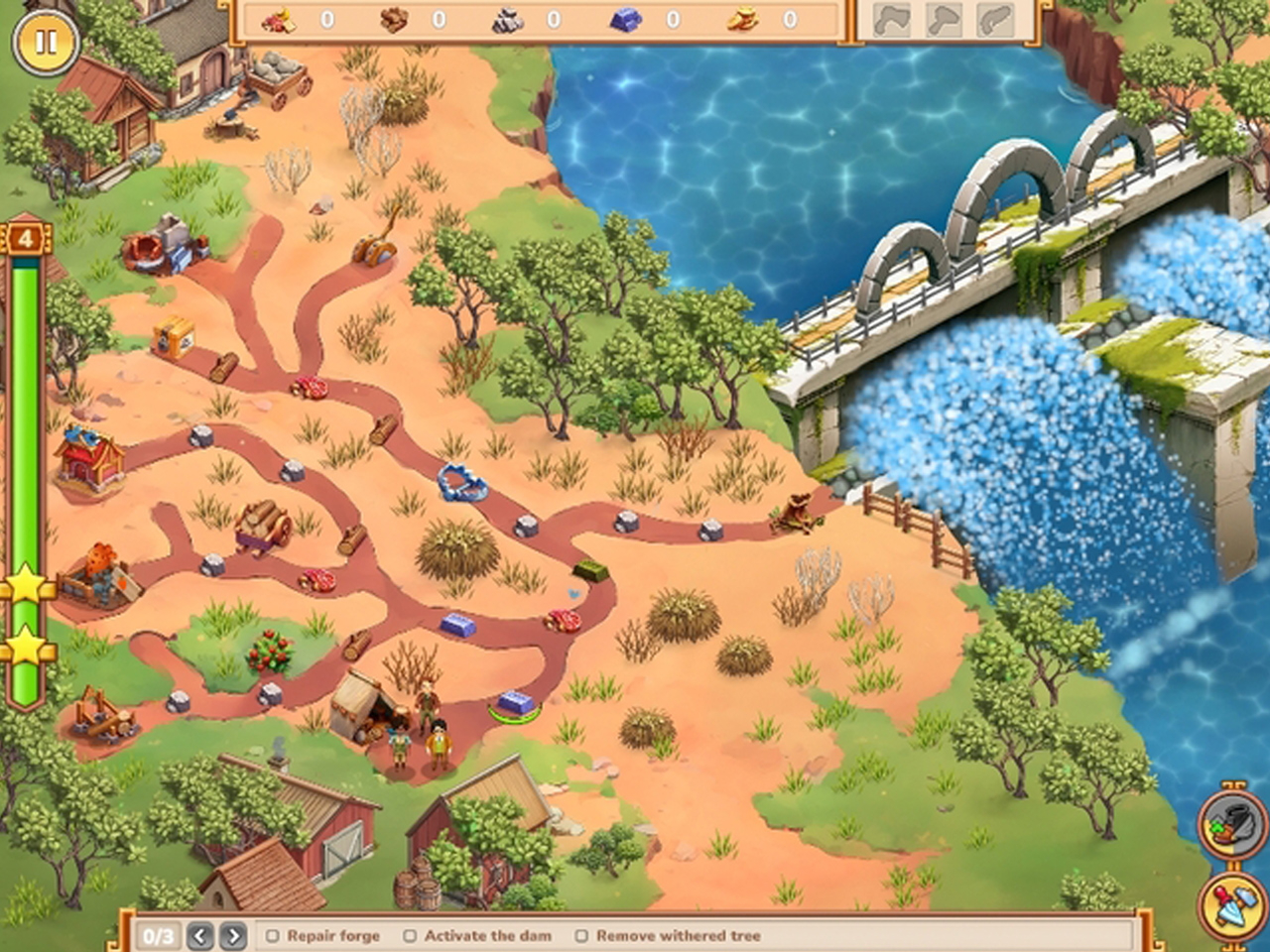Viewport: 1270px width, 952px height.
Task: Select the Repair forge objective
Action: (323, 935)
